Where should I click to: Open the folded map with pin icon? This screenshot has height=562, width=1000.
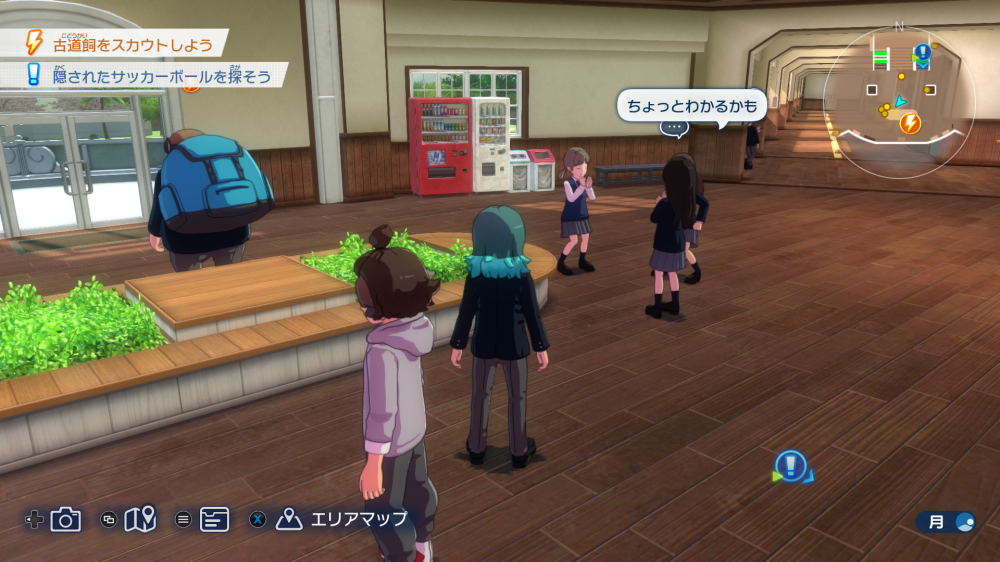point(140,519)
